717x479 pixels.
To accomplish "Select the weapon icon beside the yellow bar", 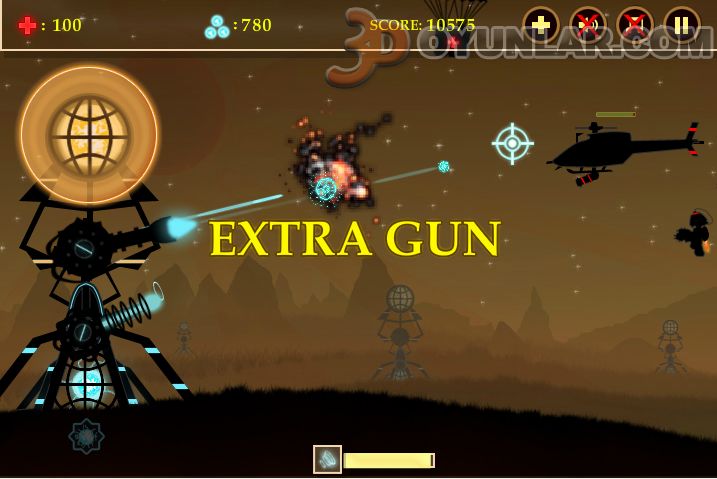I will click(327, 459).
